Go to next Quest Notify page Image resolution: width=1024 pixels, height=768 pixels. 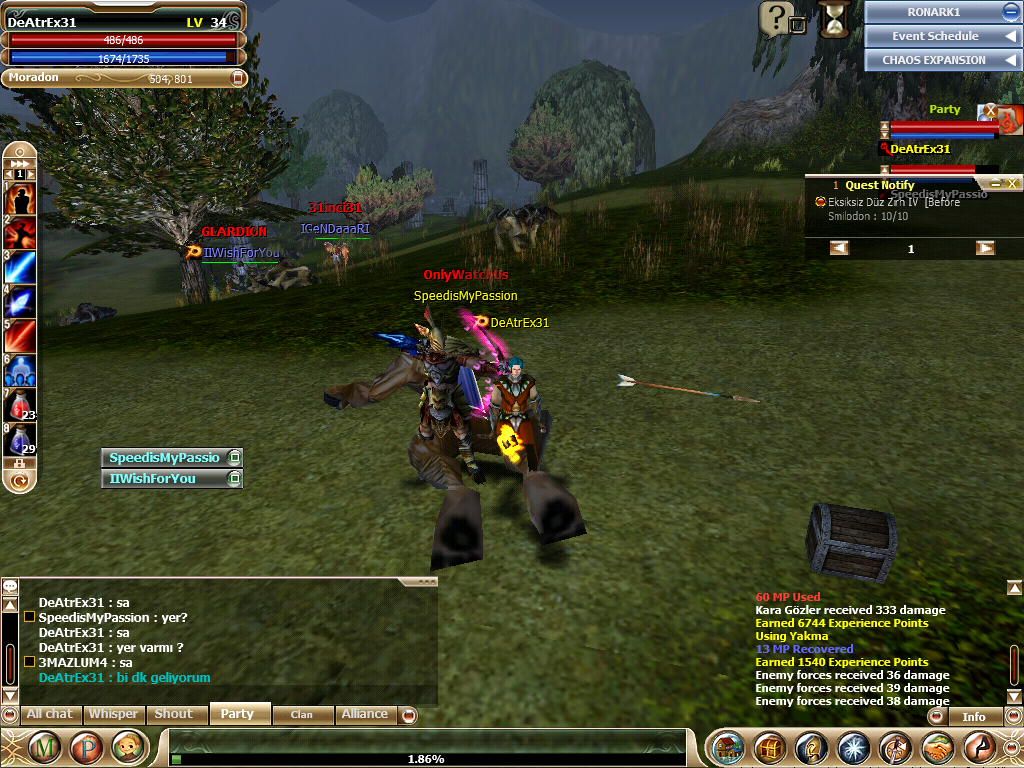[x=985, y=248]
